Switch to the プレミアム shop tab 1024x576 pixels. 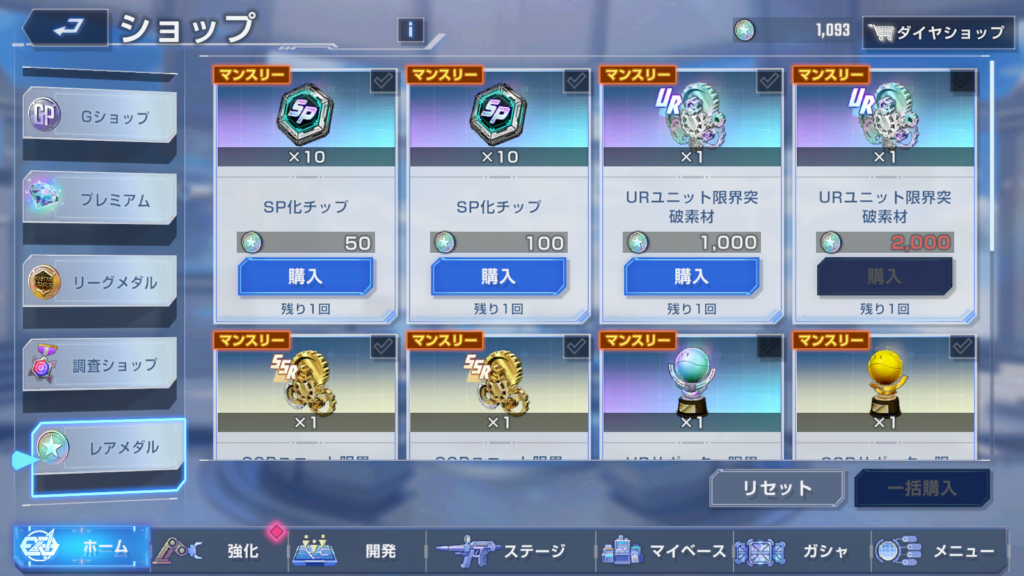[100, 200]
